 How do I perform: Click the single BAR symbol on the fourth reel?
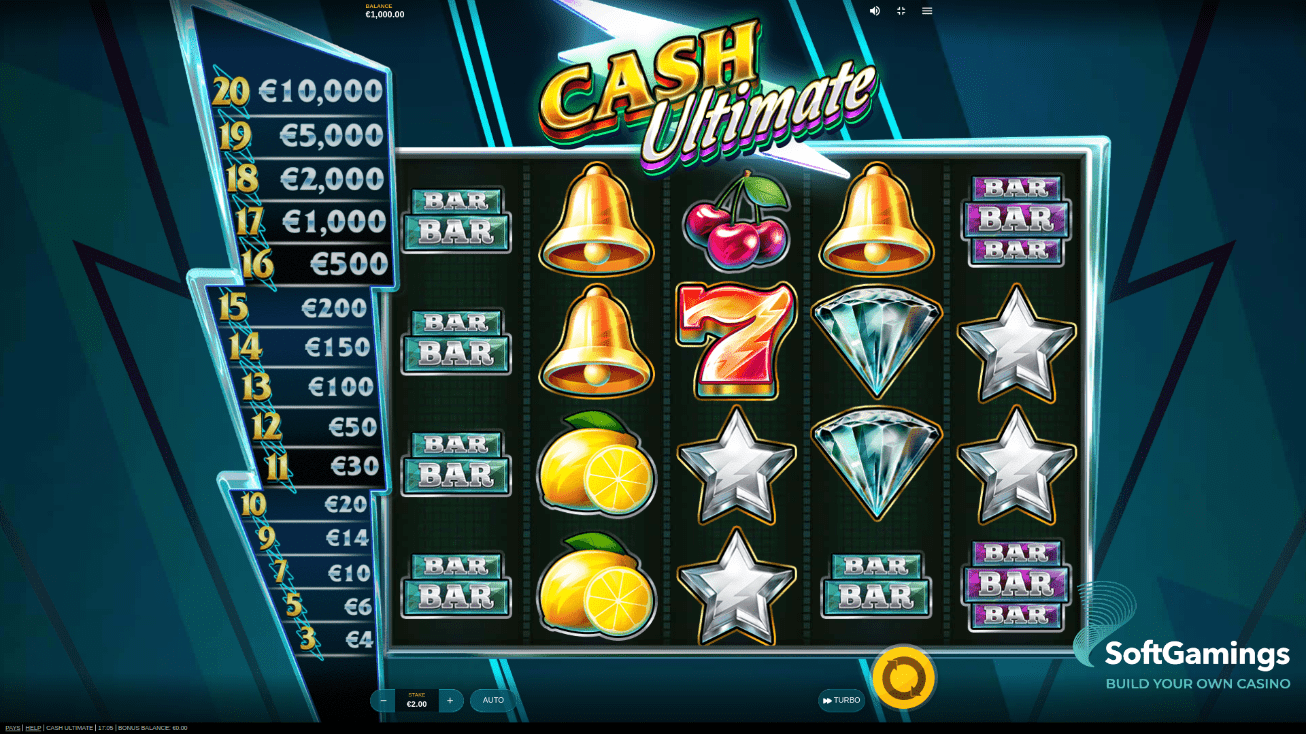point(877,585)
